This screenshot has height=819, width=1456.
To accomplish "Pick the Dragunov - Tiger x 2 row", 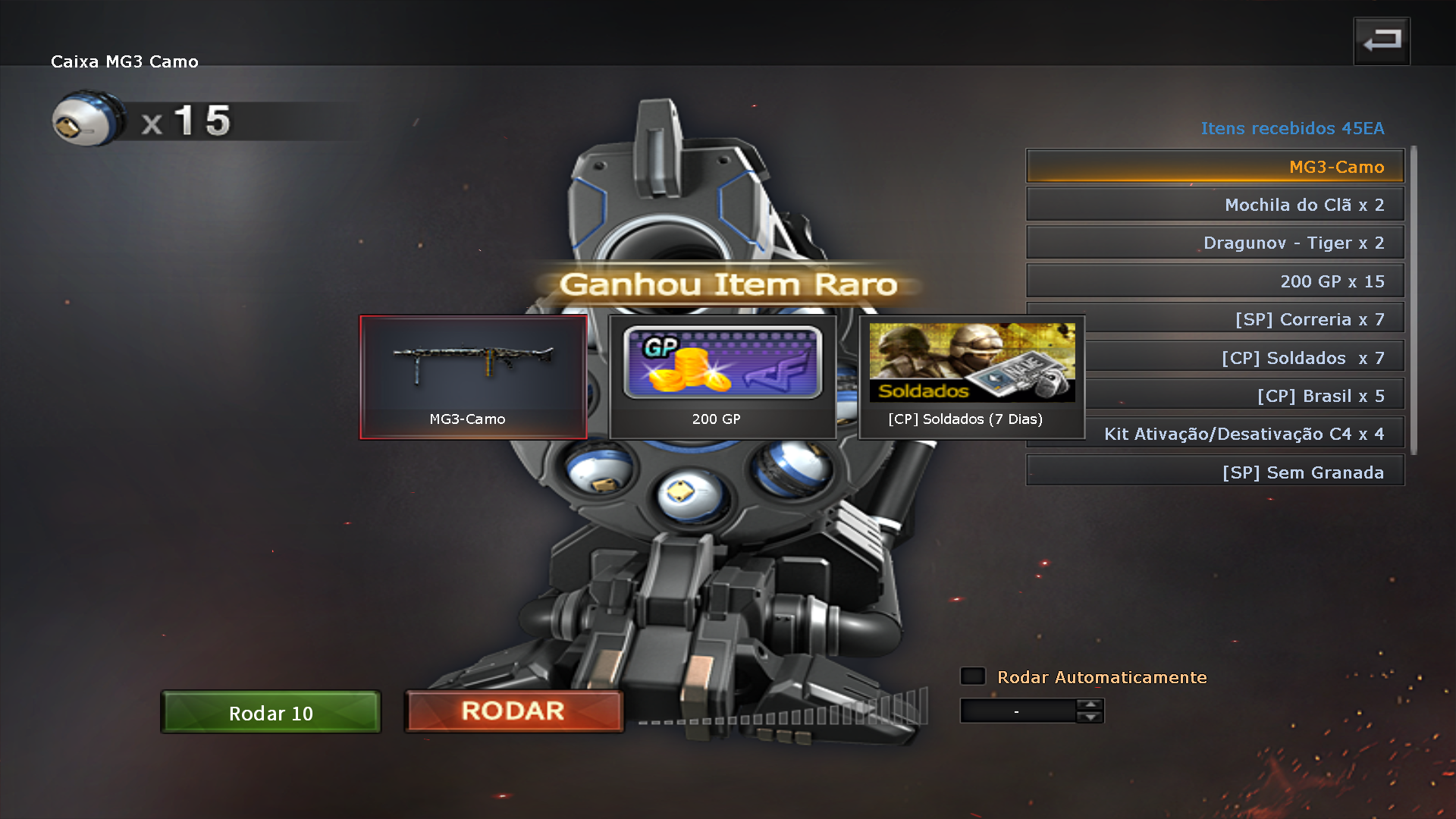I will (x=1214, y=243).
